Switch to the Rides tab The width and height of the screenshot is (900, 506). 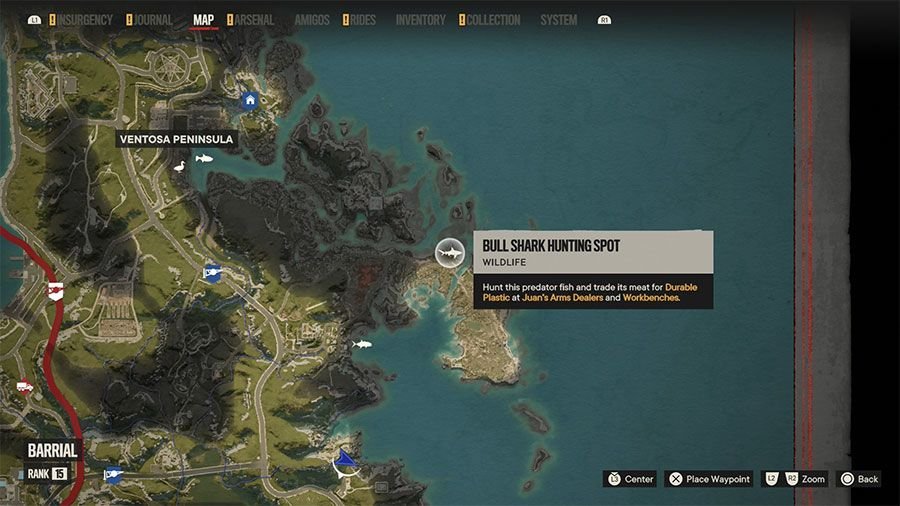click(361, 20)
